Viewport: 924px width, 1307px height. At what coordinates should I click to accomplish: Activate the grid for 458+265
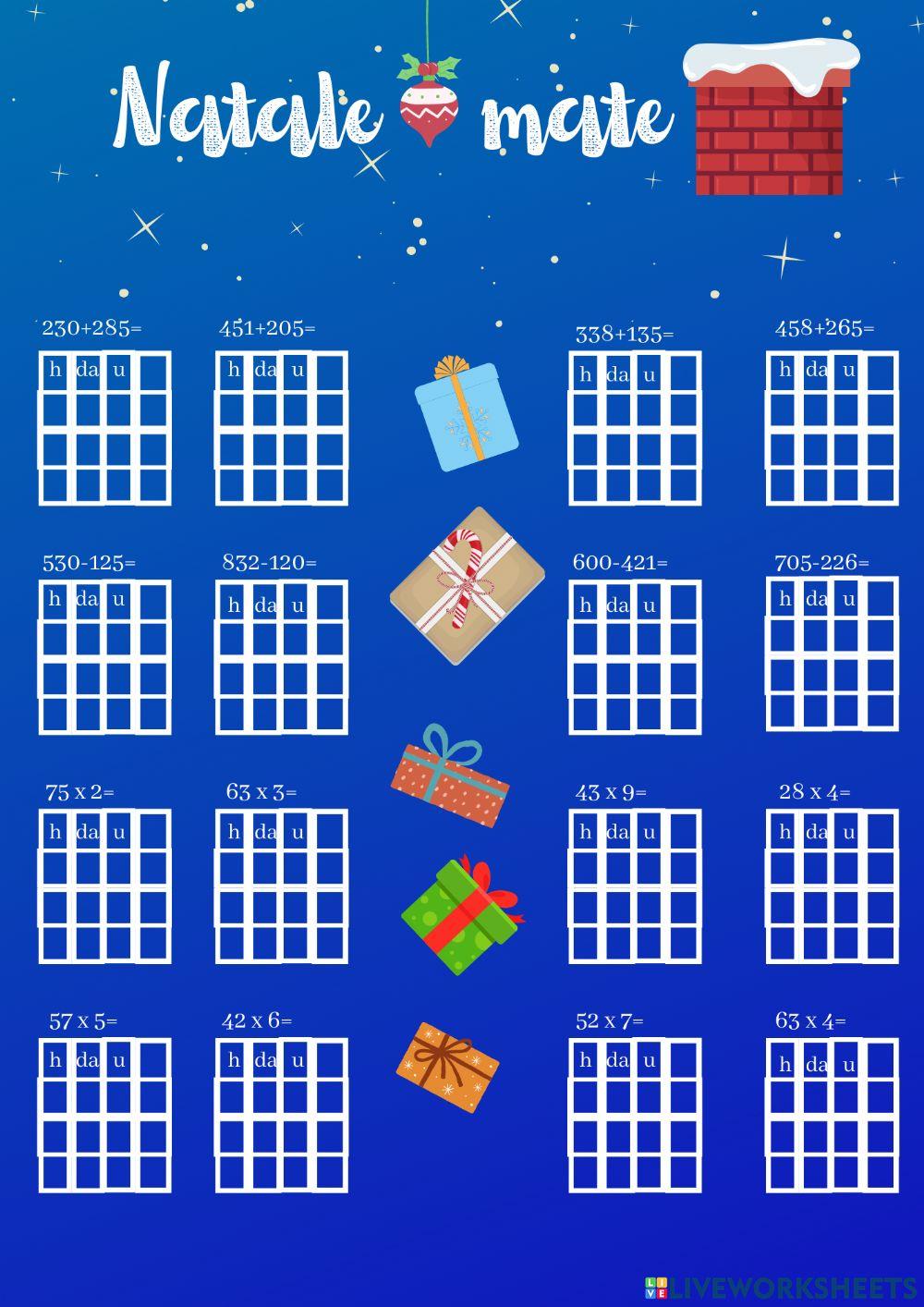(x=833, y=428)
